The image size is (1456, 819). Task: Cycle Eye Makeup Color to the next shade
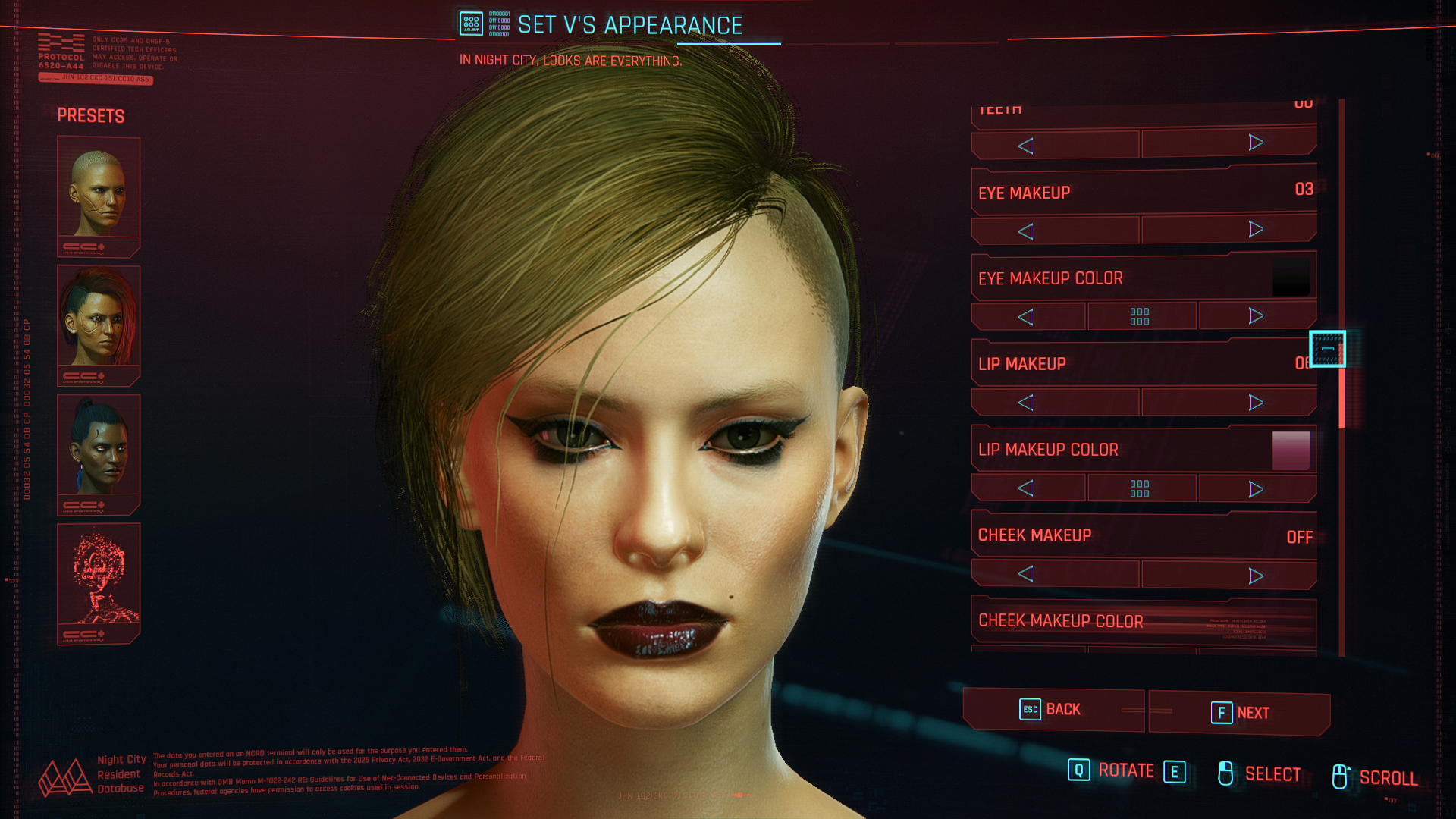pos(1256,316)
